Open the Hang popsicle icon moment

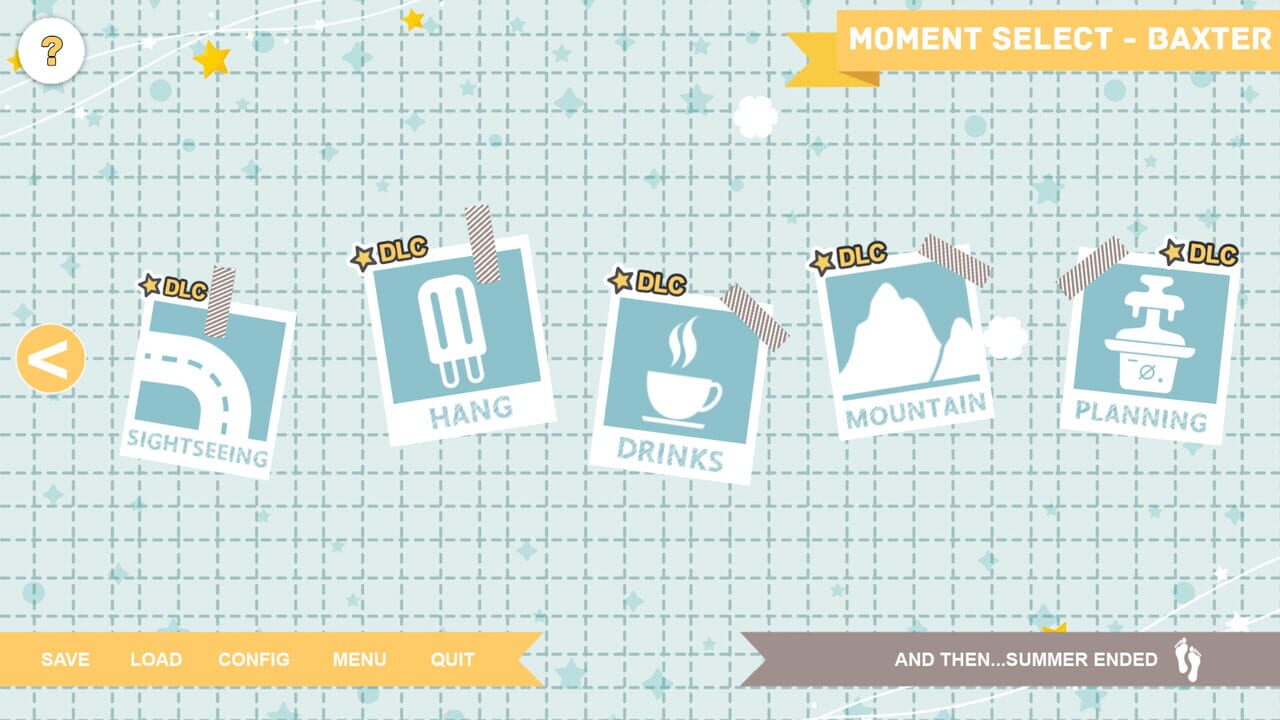point(455,330)
